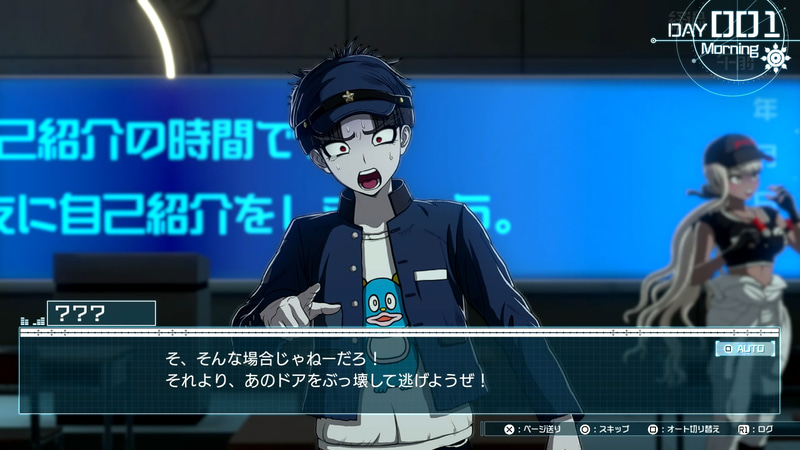This screenshot has height=450, width=800.
Task: Toggle the AUTO button in dialogue box
Action: click(745, 349)
